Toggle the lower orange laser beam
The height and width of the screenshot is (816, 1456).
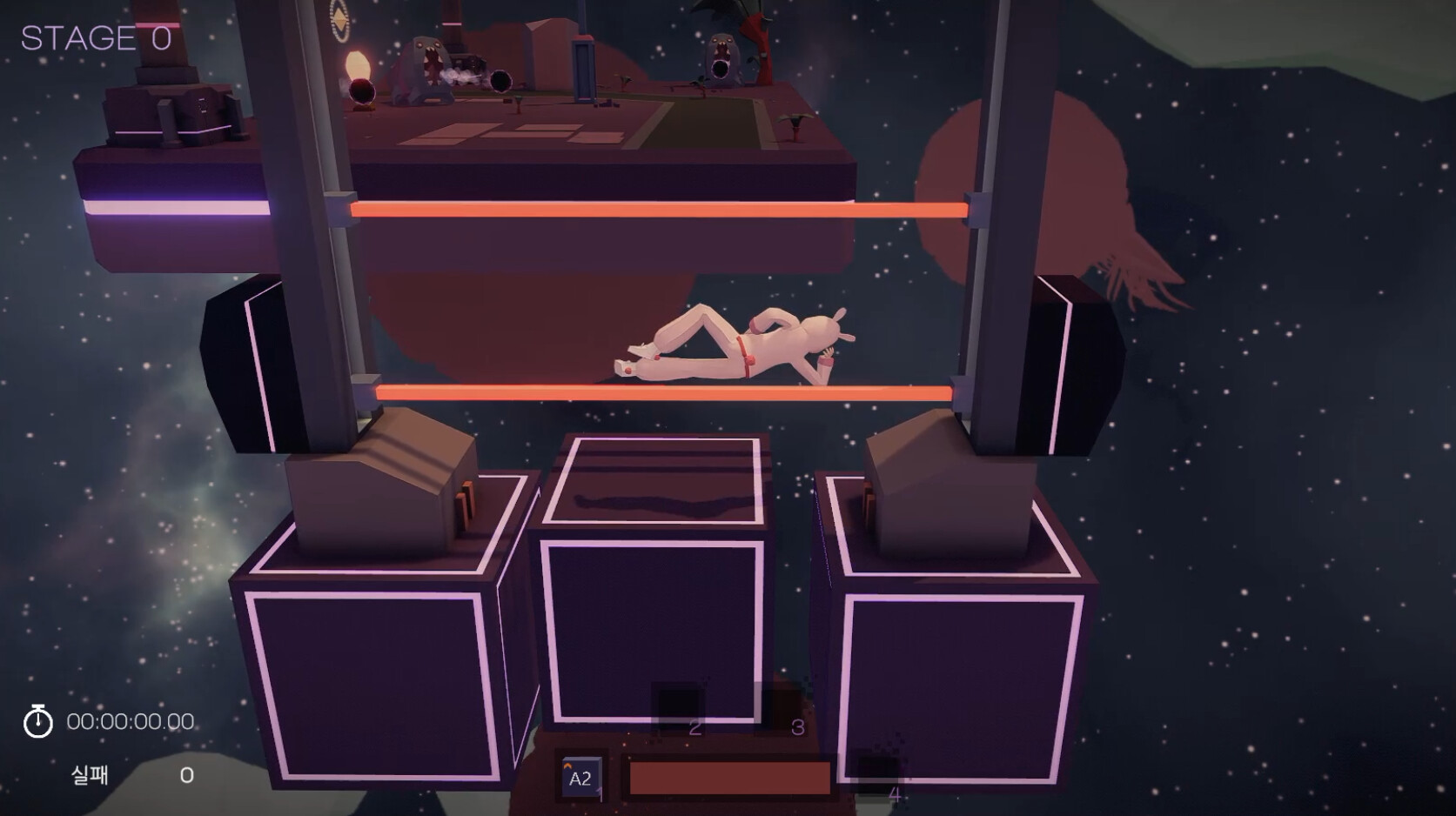point(653,390)
